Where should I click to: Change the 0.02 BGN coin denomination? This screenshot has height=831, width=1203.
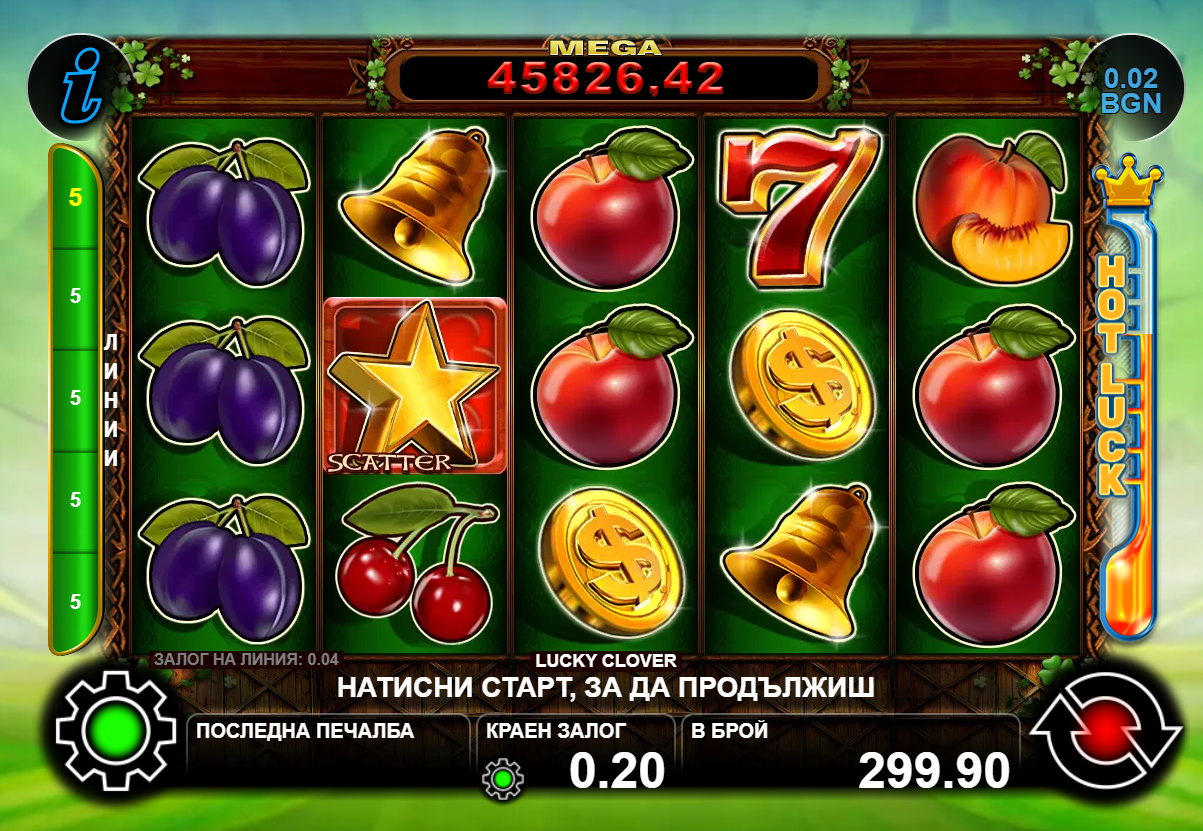coord(1130,90)
